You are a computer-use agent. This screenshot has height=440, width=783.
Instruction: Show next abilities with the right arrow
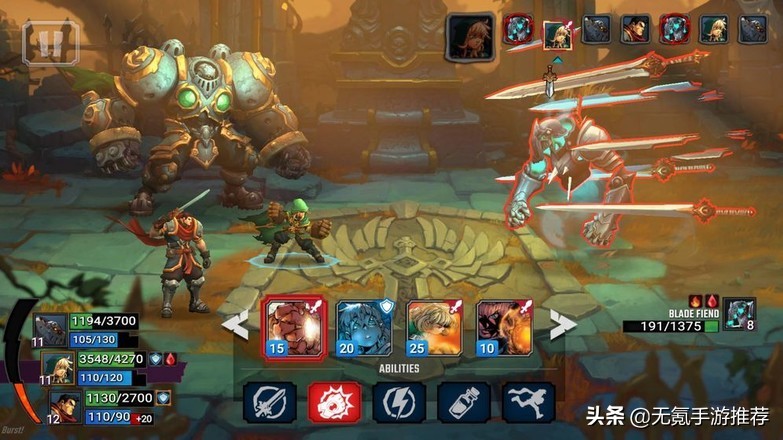(563, 325)
